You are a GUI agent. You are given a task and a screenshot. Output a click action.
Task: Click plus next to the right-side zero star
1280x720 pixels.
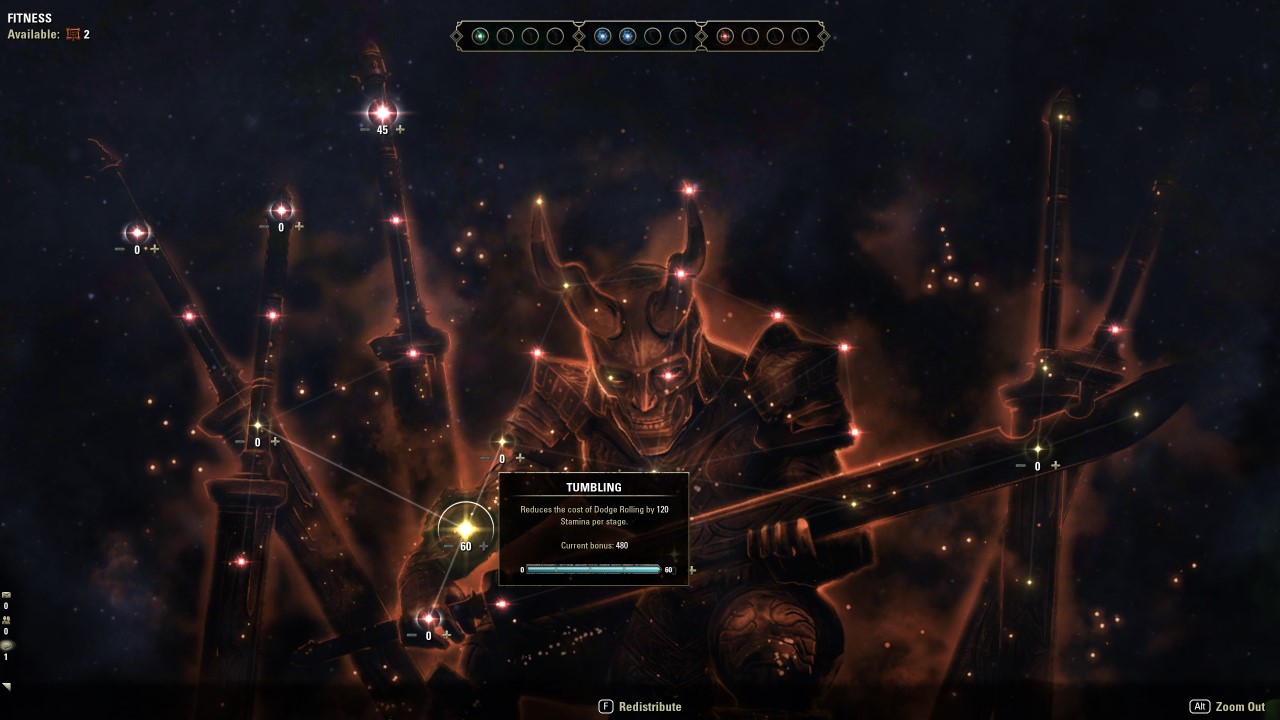(1055, 464)
